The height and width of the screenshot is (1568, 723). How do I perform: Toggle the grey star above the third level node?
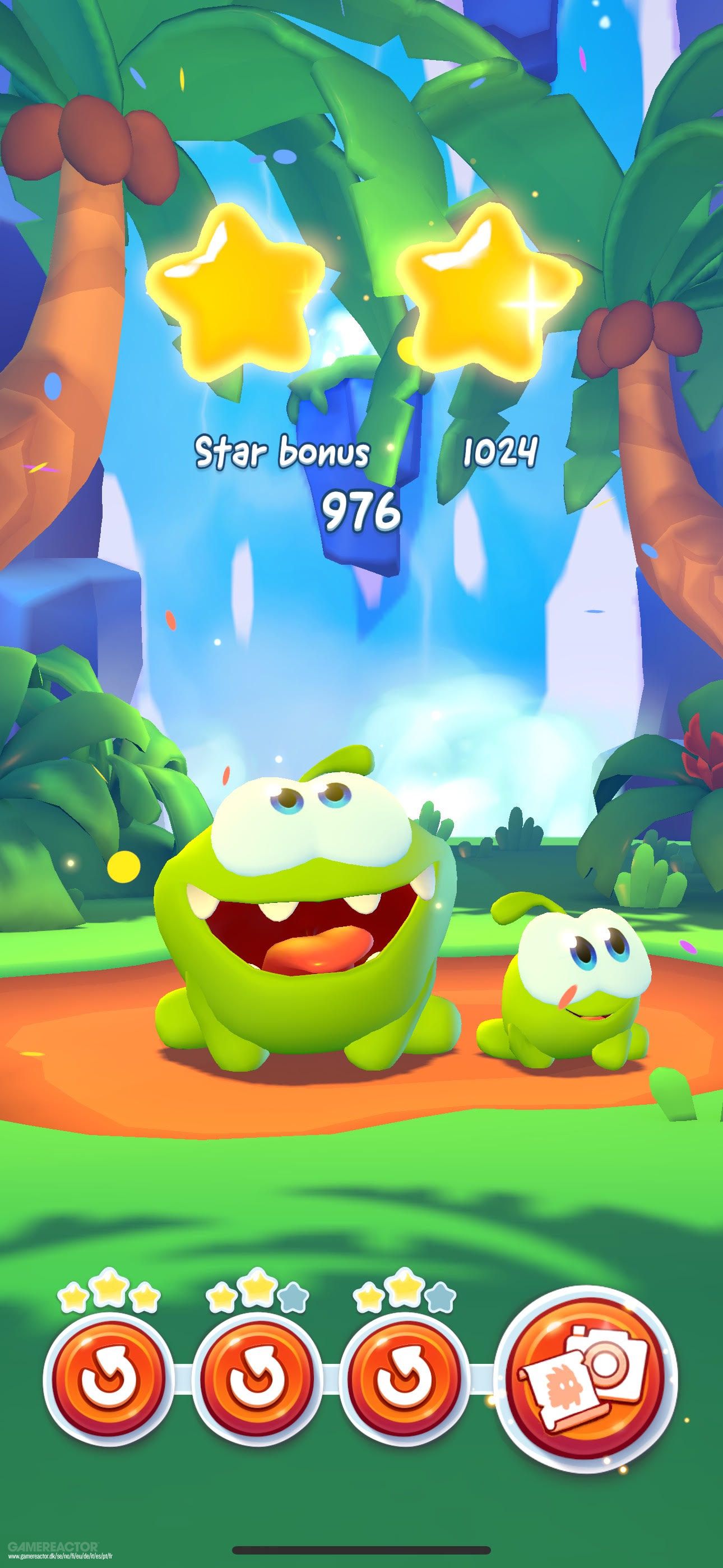(x=442, y=1298)
